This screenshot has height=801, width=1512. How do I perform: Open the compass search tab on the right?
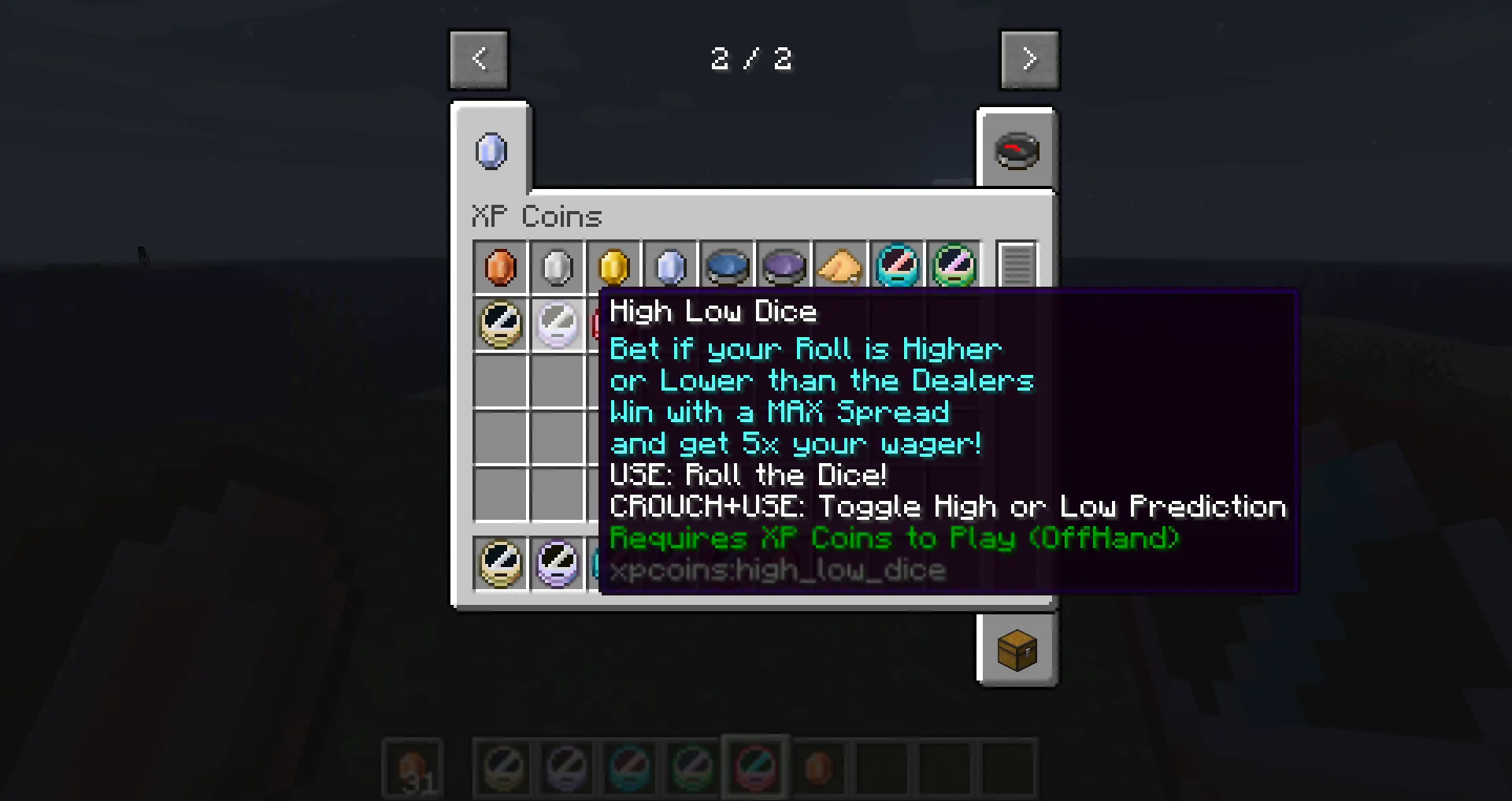(x=1017, y=150)
